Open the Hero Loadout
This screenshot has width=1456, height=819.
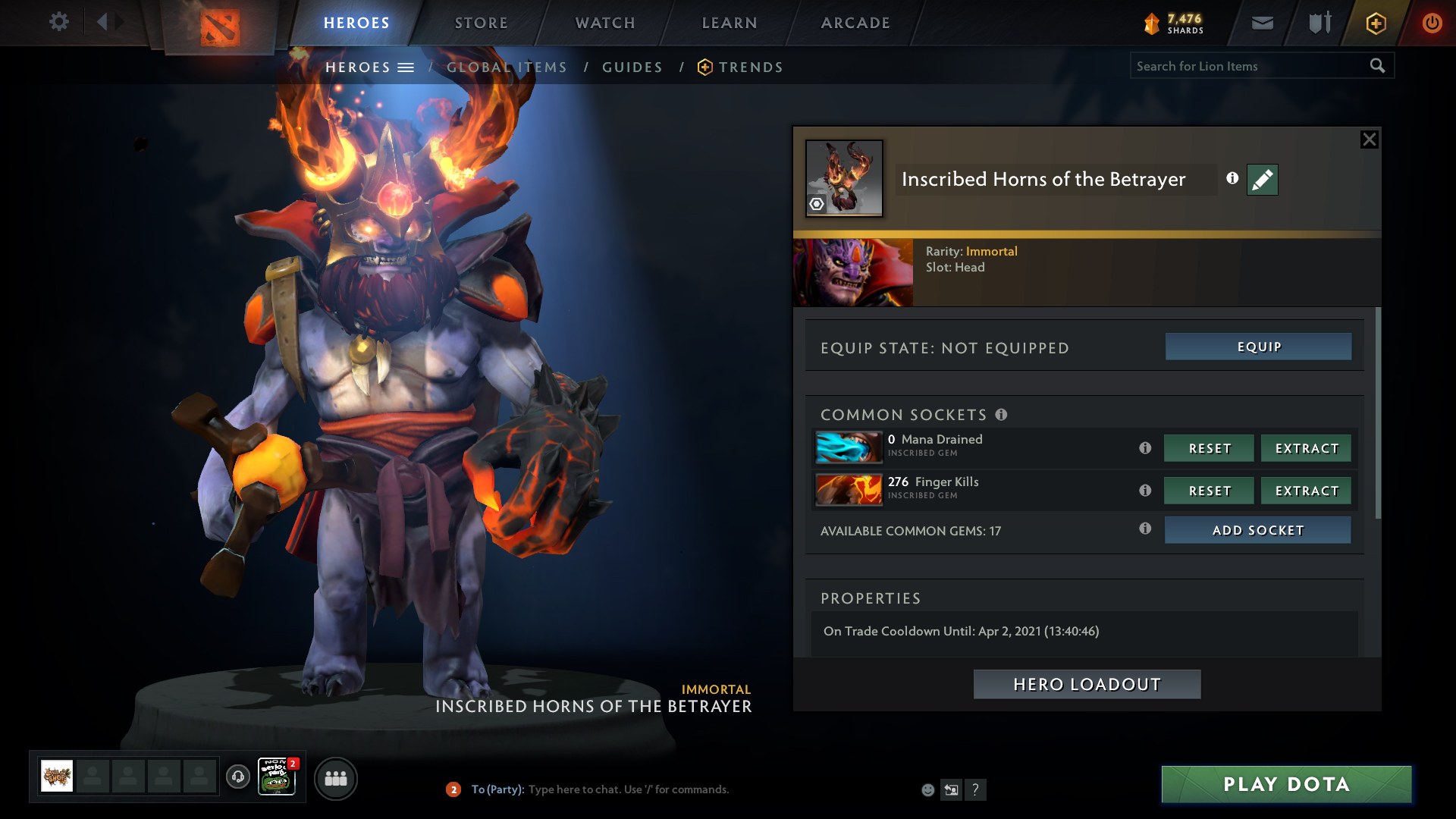pos(1087,684)
